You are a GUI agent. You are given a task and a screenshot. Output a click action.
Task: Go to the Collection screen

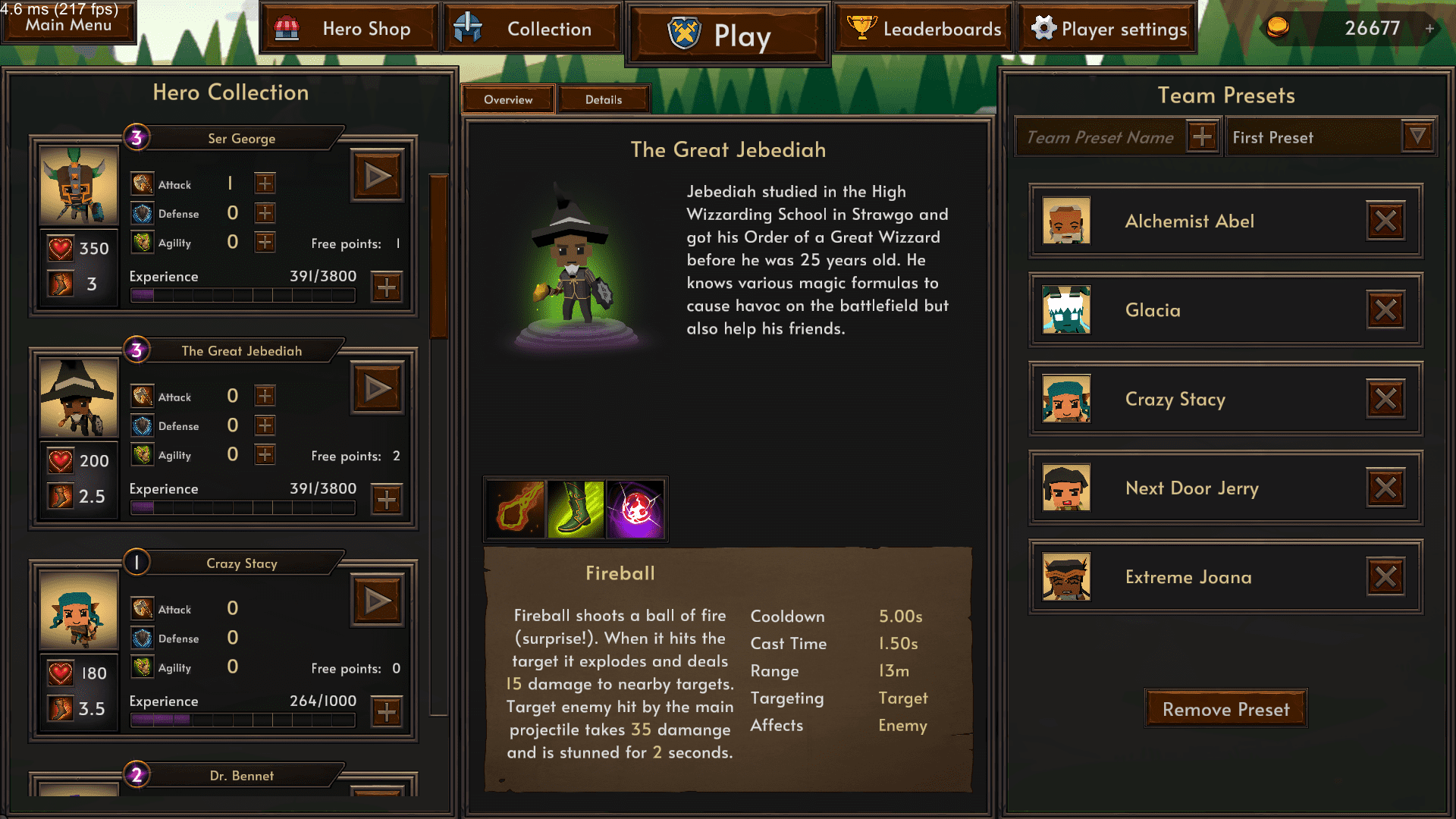(x=532, y=29)
